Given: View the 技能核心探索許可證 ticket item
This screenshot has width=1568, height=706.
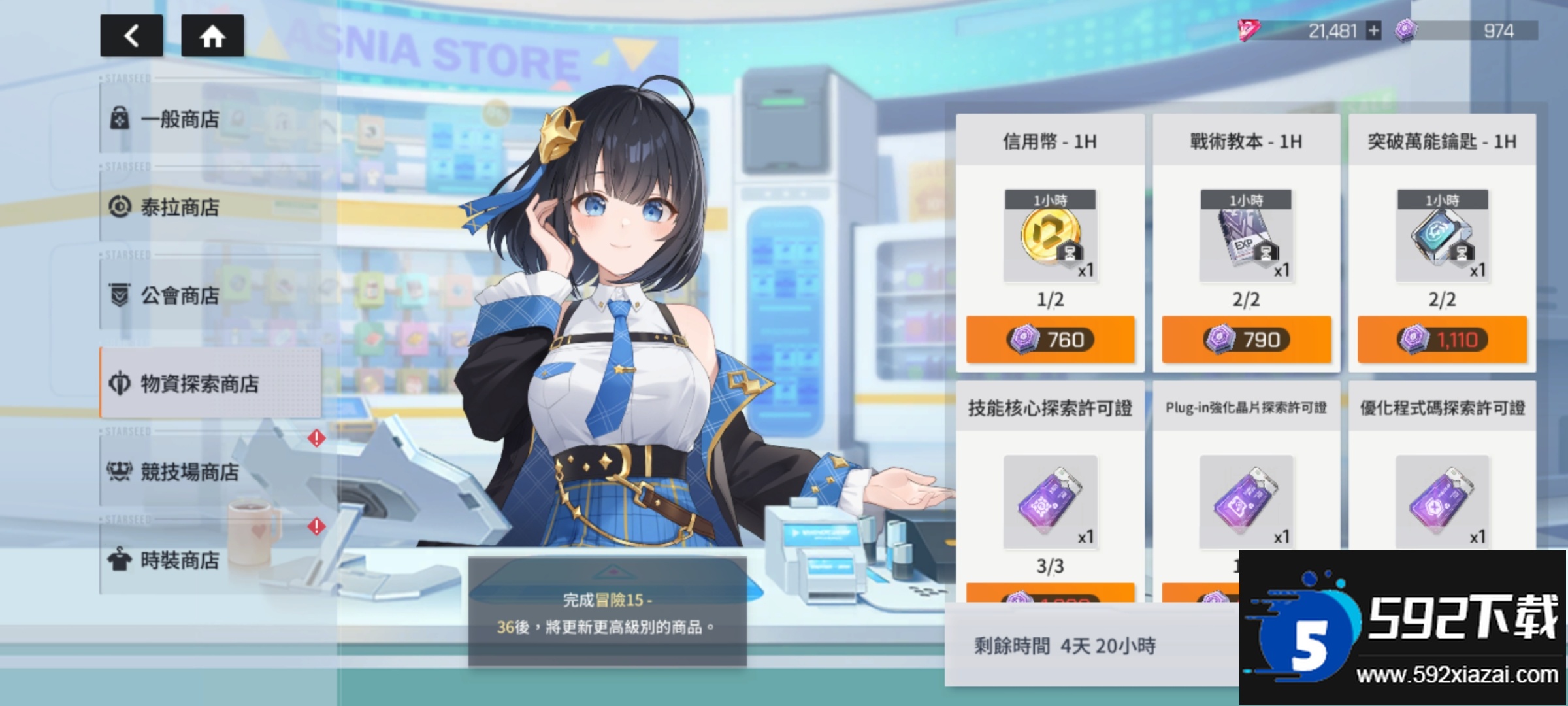Looking at the screenshot, I should click(x=1050, y=502).
